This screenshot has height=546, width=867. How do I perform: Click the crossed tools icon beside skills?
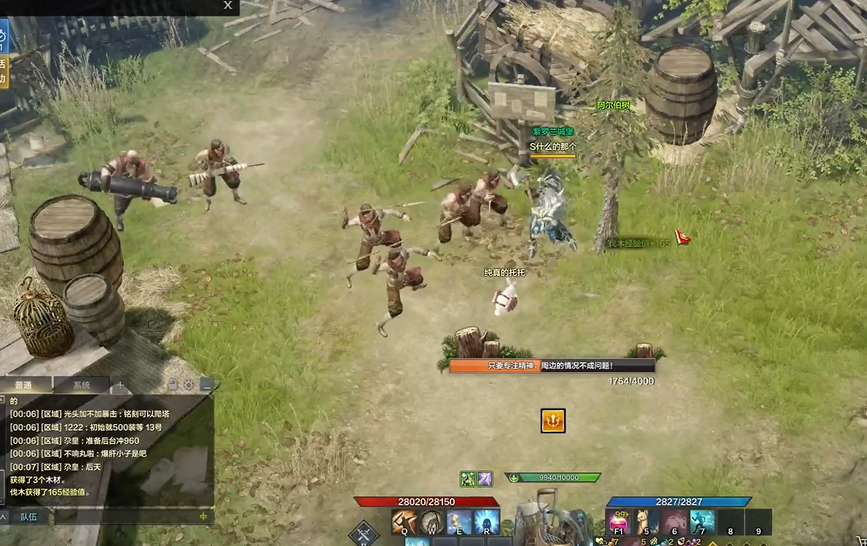(363, 533)
